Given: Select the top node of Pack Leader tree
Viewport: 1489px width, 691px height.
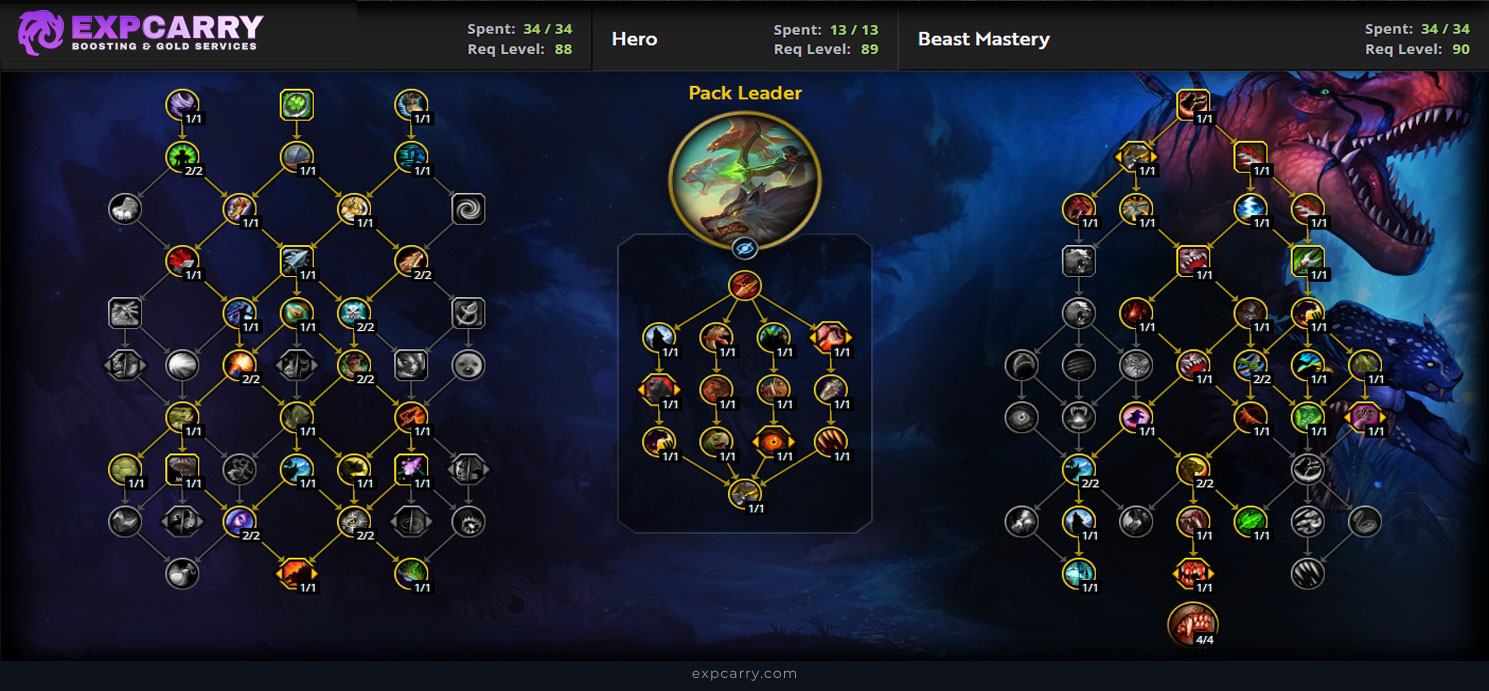Looking at the screenshot, I should tap(744, 285).
